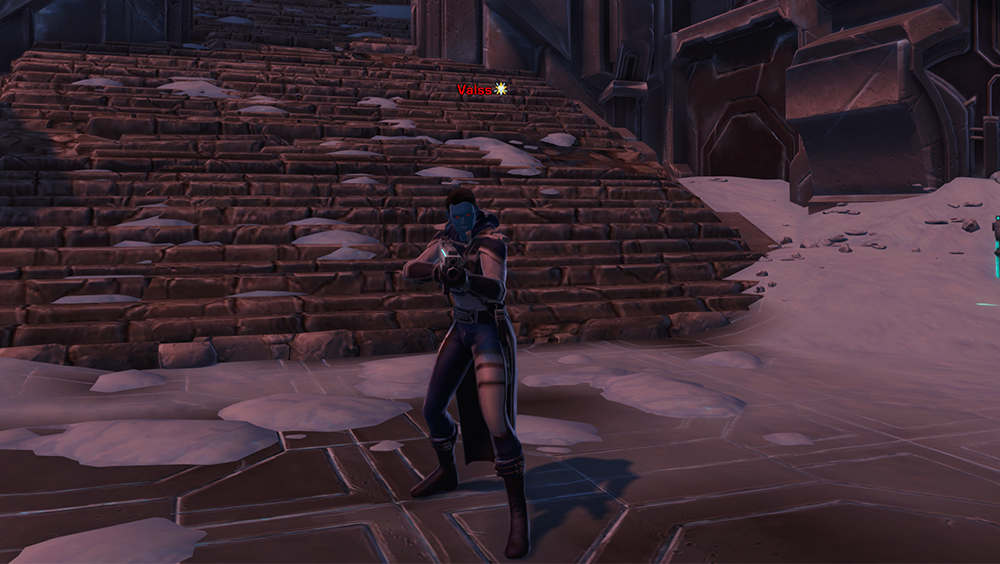Select the red Valss nameplate
The image size is (1000, 564).
point(476,90)
